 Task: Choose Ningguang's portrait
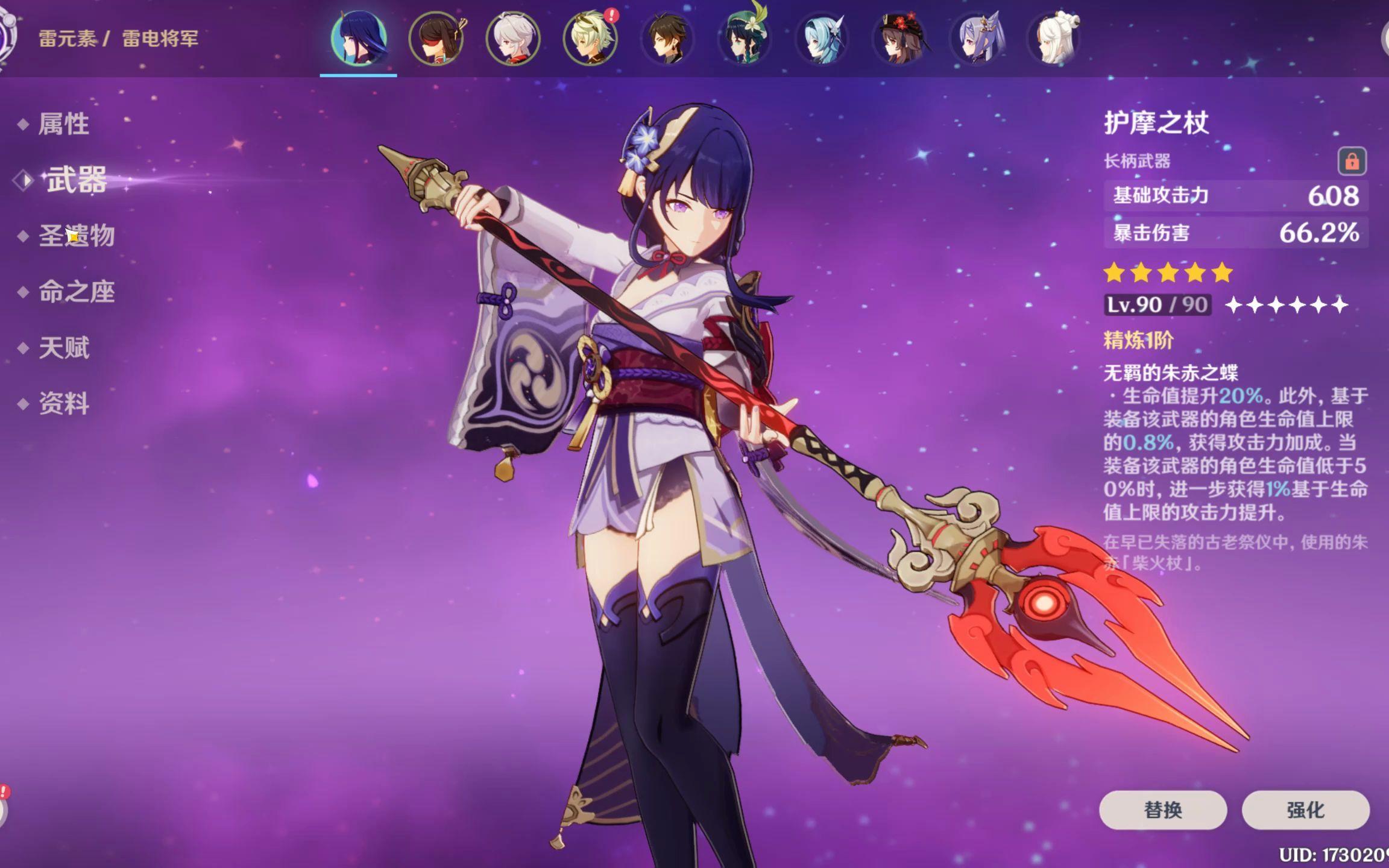click(x=1054, y=39)
